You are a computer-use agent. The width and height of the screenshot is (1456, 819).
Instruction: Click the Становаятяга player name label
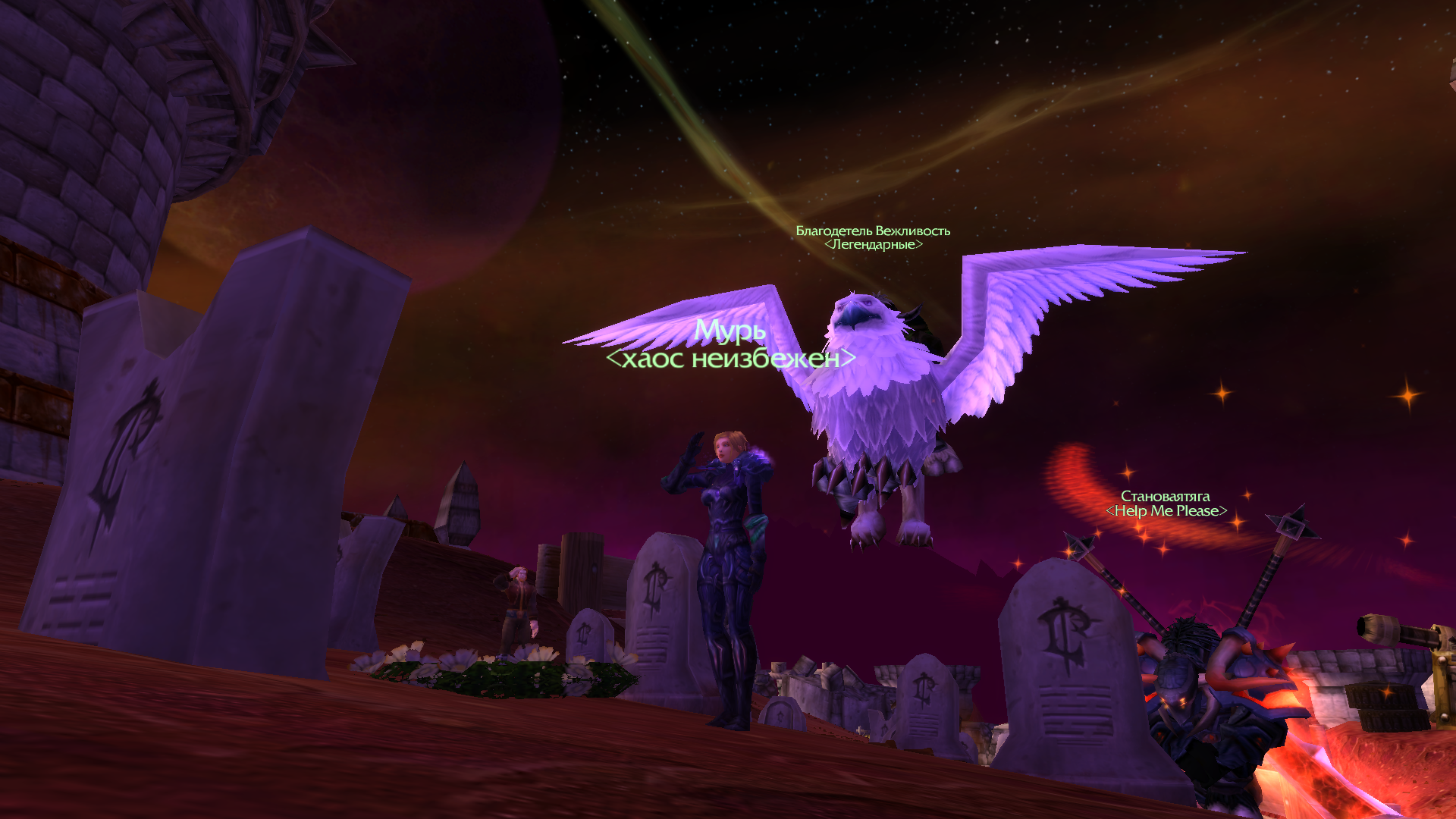[x=1166, y=497]
